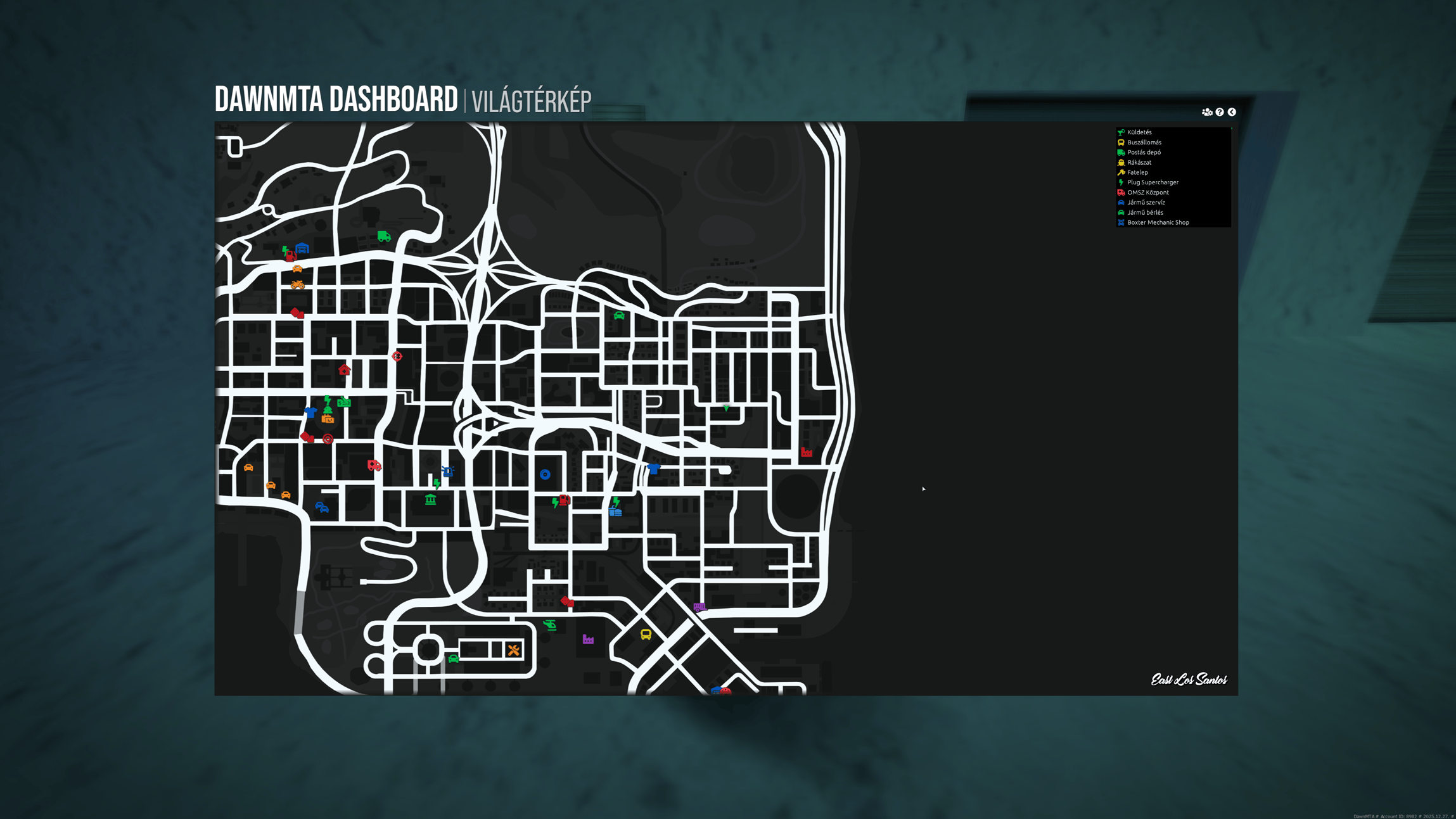The image size is (1456, 819).
Task: Select the orange wrench and screwdriver marker
Action: [514, 650]
